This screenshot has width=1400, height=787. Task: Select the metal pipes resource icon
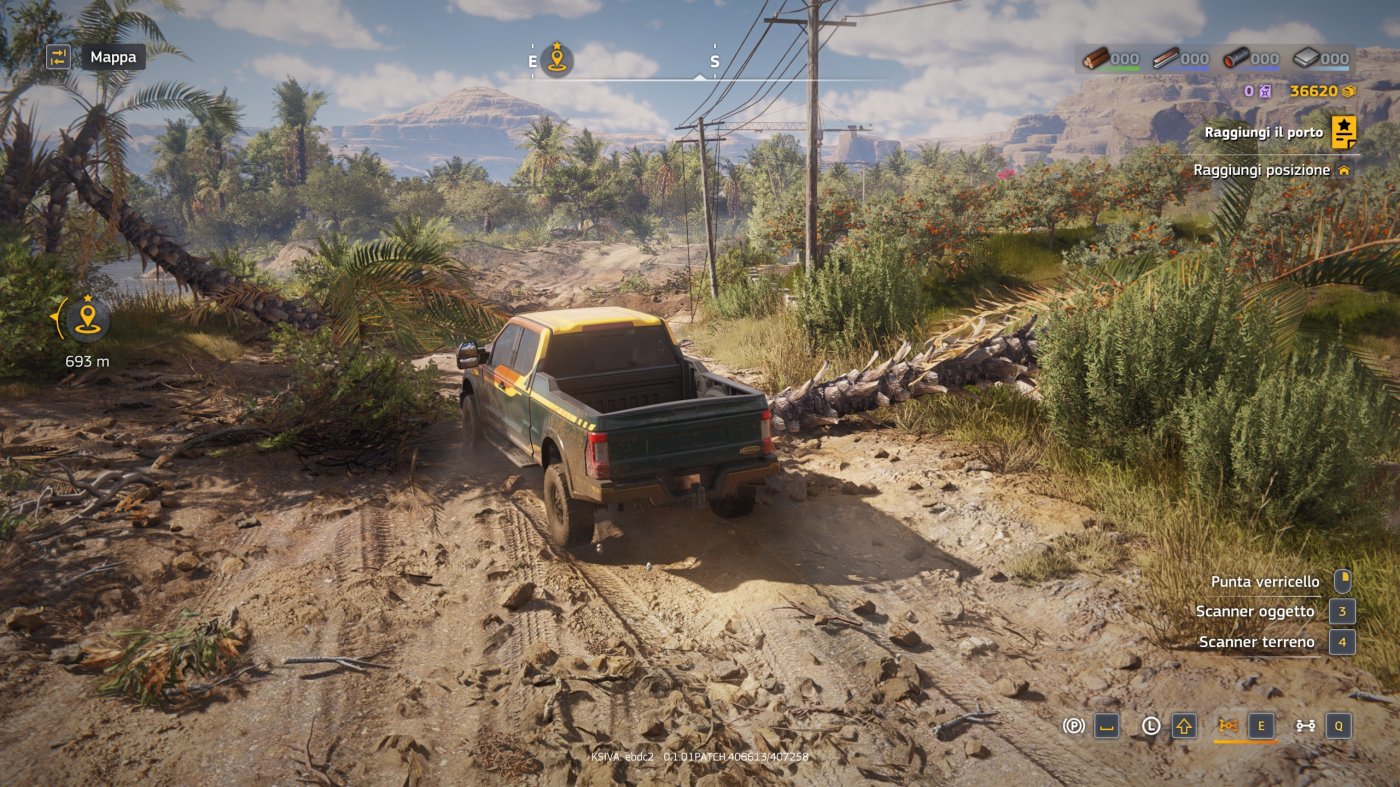(x=1237, y=59)
